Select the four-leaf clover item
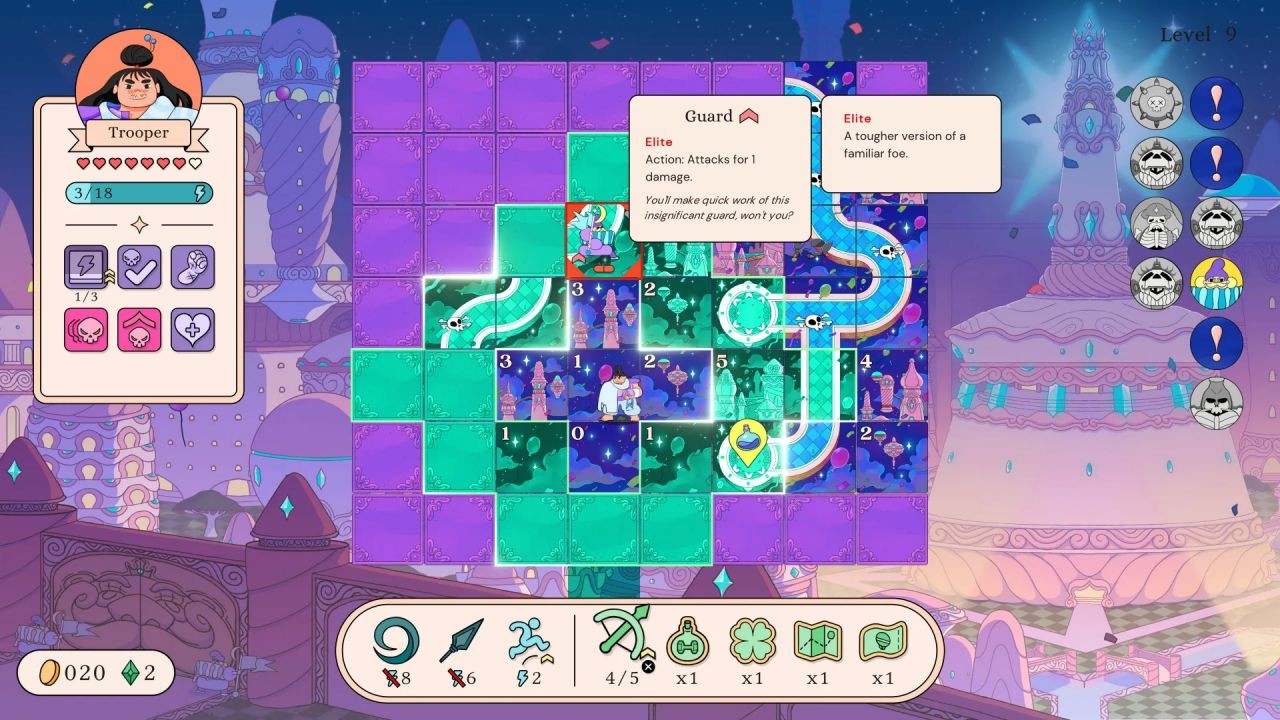Viewport: 1280px width, 720px height. (753, 641)
